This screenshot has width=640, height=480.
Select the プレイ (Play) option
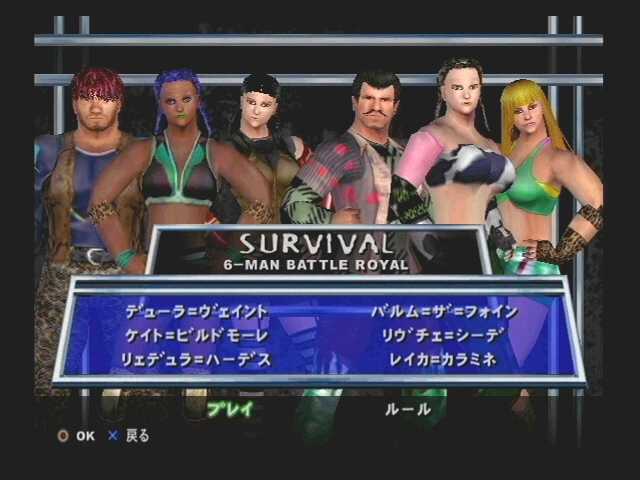point(230,408)
